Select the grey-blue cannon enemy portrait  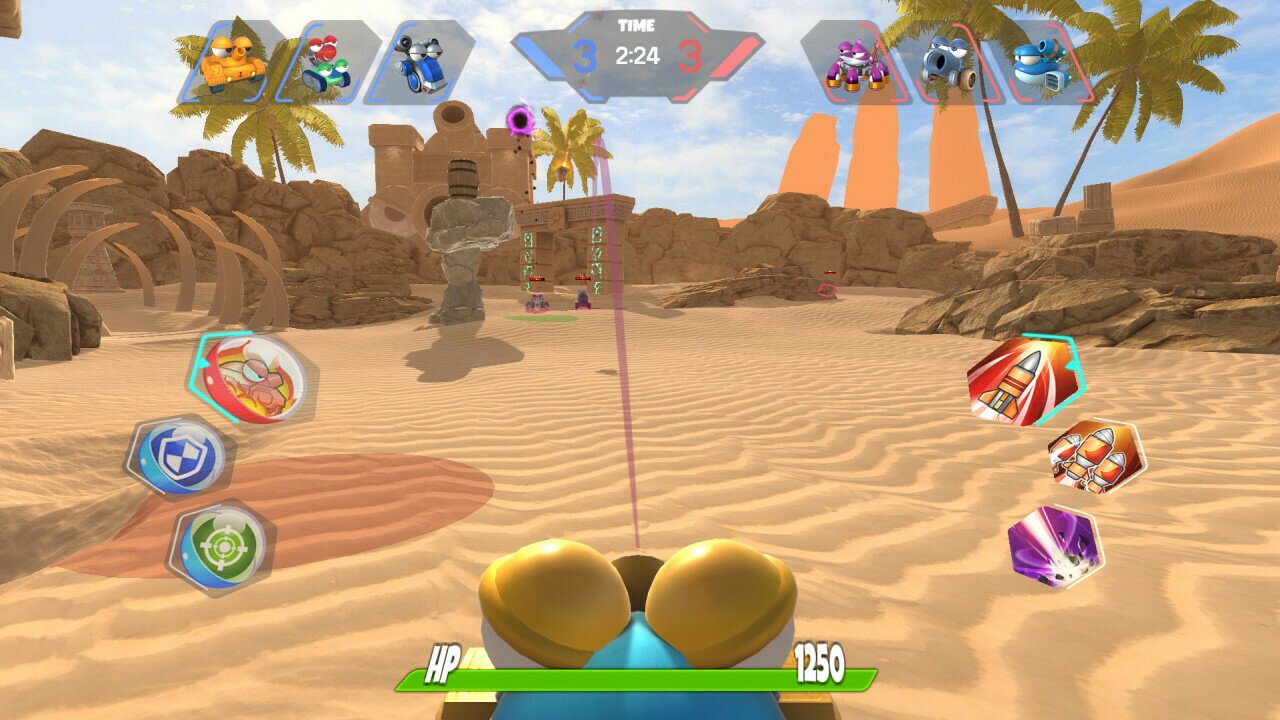(949, 62)
